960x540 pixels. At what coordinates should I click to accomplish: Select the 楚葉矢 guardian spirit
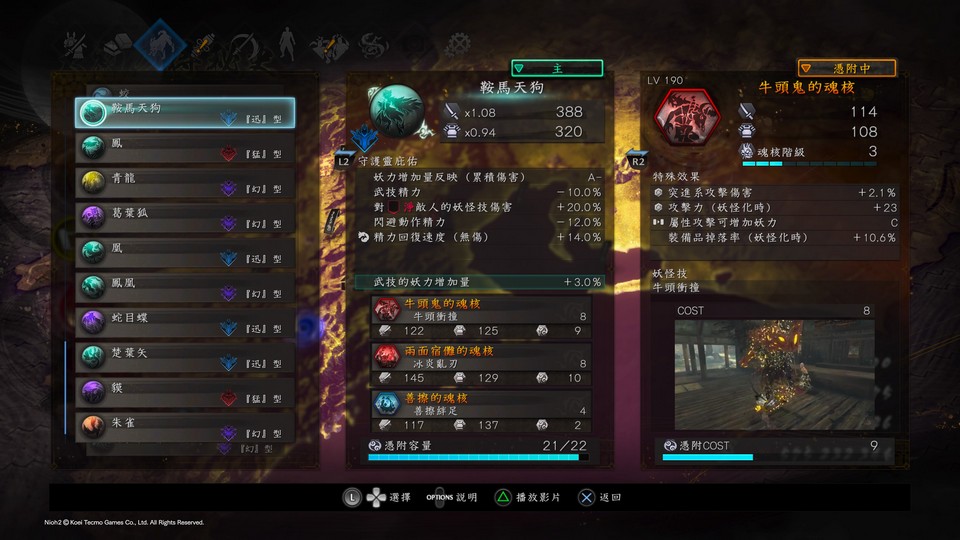186,355
